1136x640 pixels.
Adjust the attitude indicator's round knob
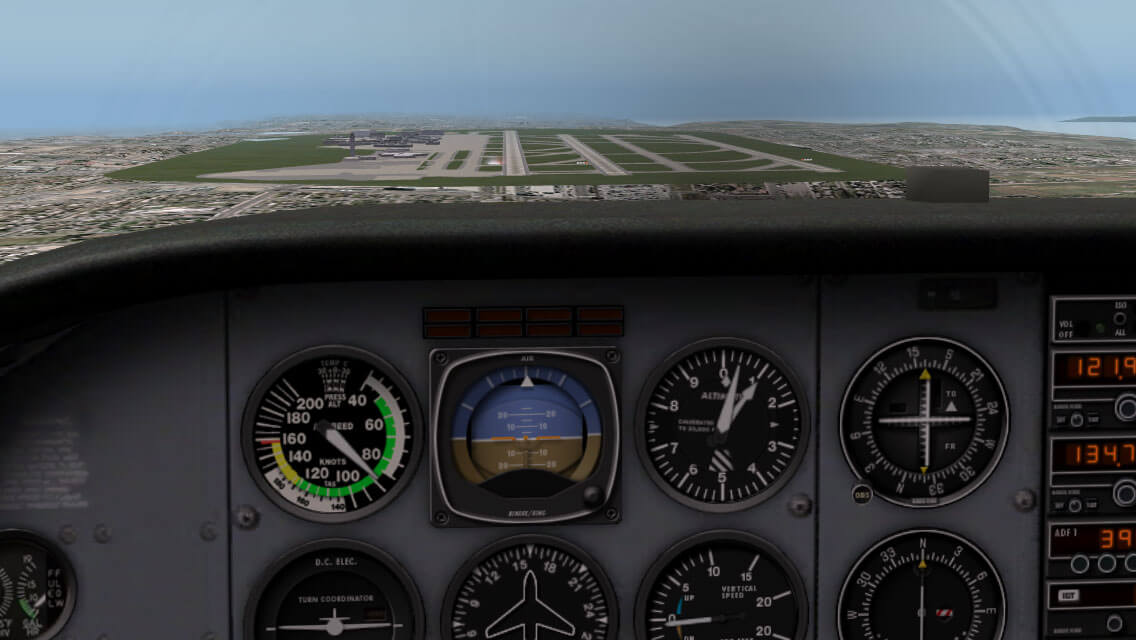(x=592, y=494)
